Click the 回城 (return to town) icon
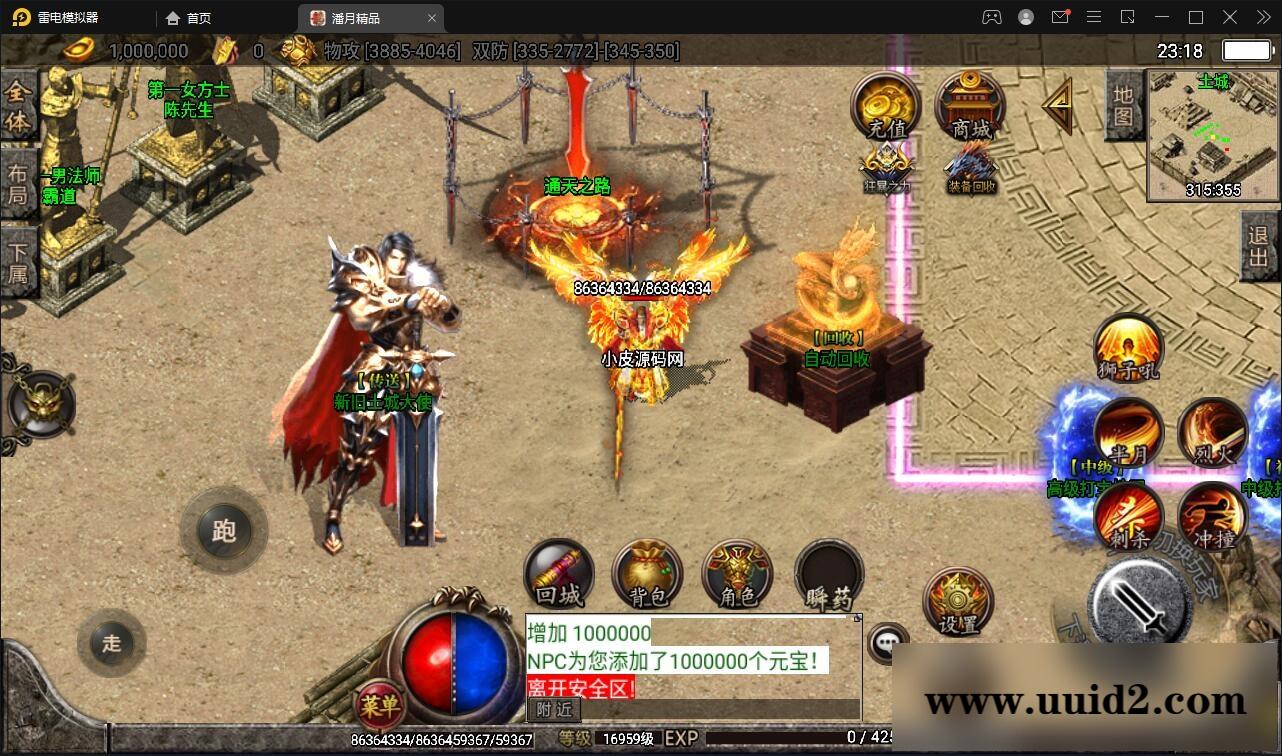The height and width of the screenshot is (756, 1282). click(x=557, y=573)
